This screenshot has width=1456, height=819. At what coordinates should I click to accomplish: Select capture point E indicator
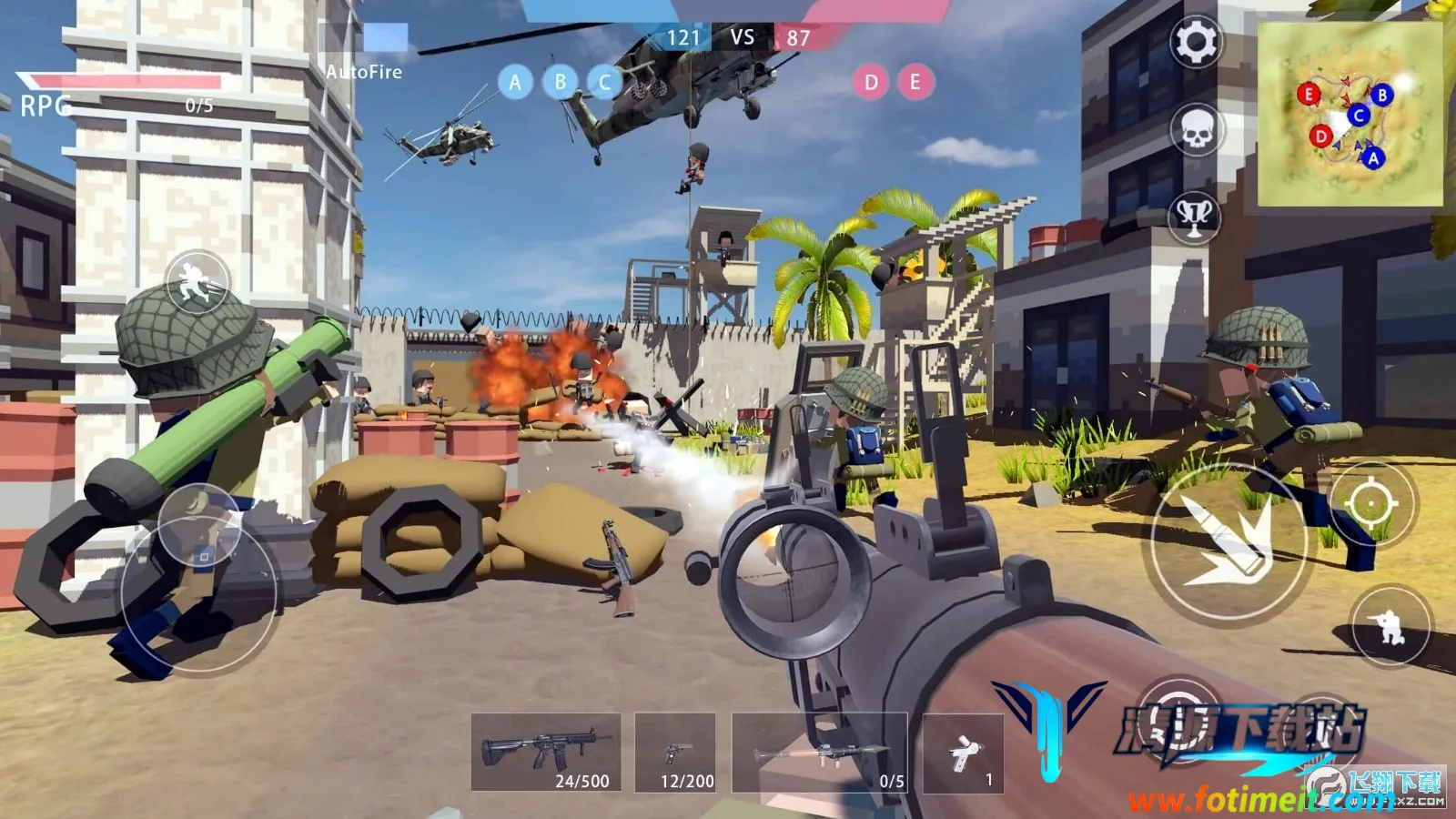(x=915, y=83)
